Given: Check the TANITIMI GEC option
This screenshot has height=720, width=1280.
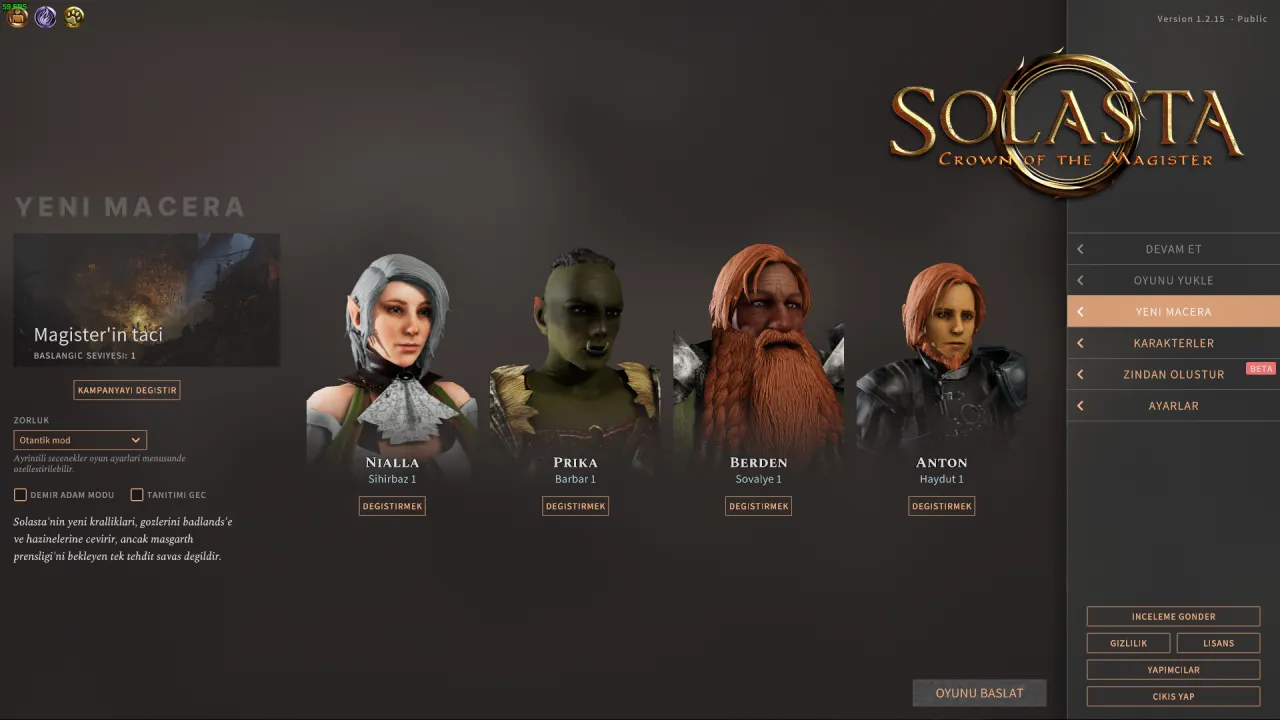Looking at the screenshot, I should click(x=137, y=494).
